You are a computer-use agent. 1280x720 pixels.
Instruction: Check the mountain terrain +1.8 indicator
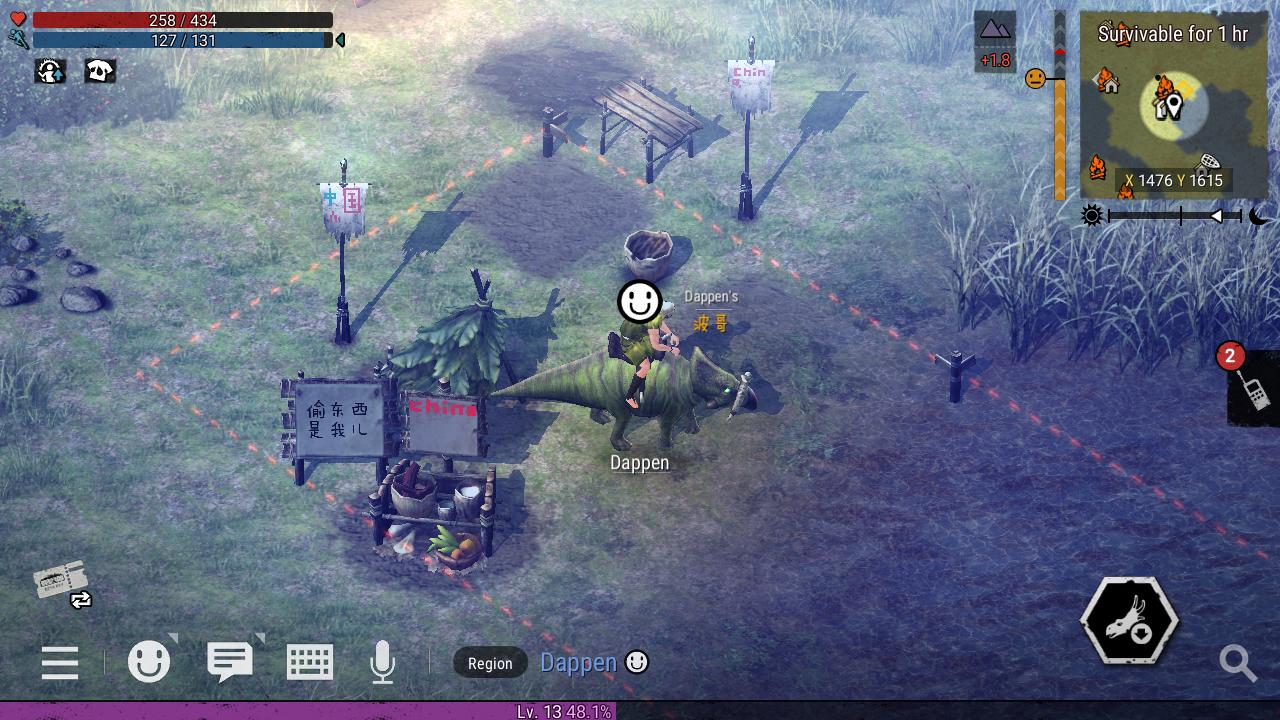995,42
